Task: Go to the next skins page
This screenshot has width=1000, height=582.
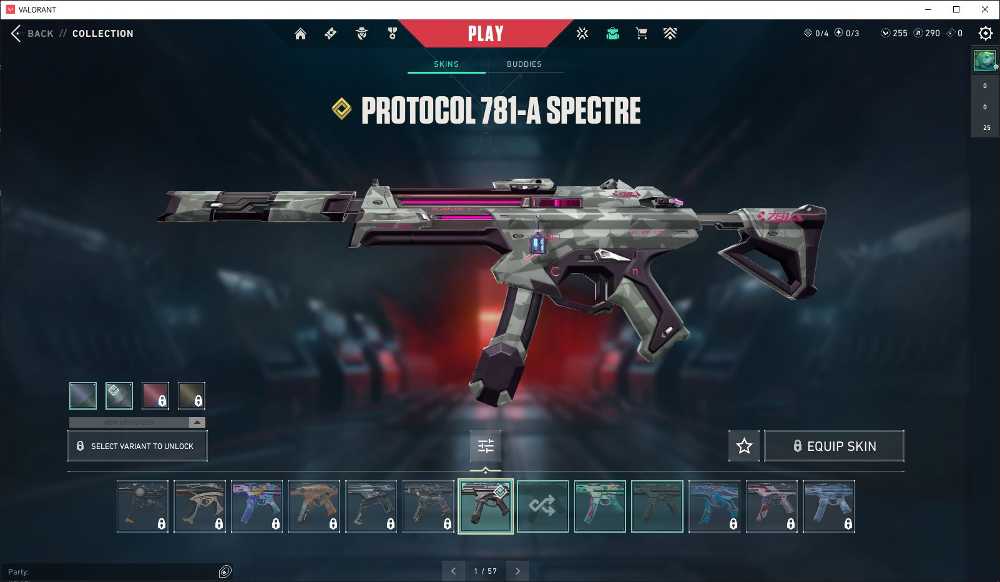Action: click(517, 571)
